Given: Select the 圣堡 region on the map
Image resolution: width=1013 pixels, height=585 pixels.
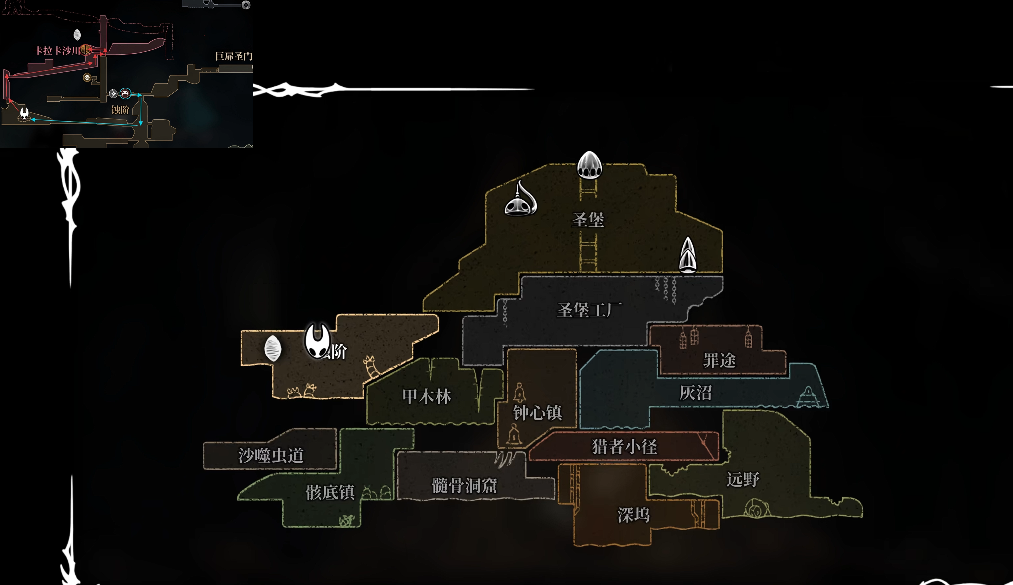Looking at the screenshot, I should coord(588,219).
